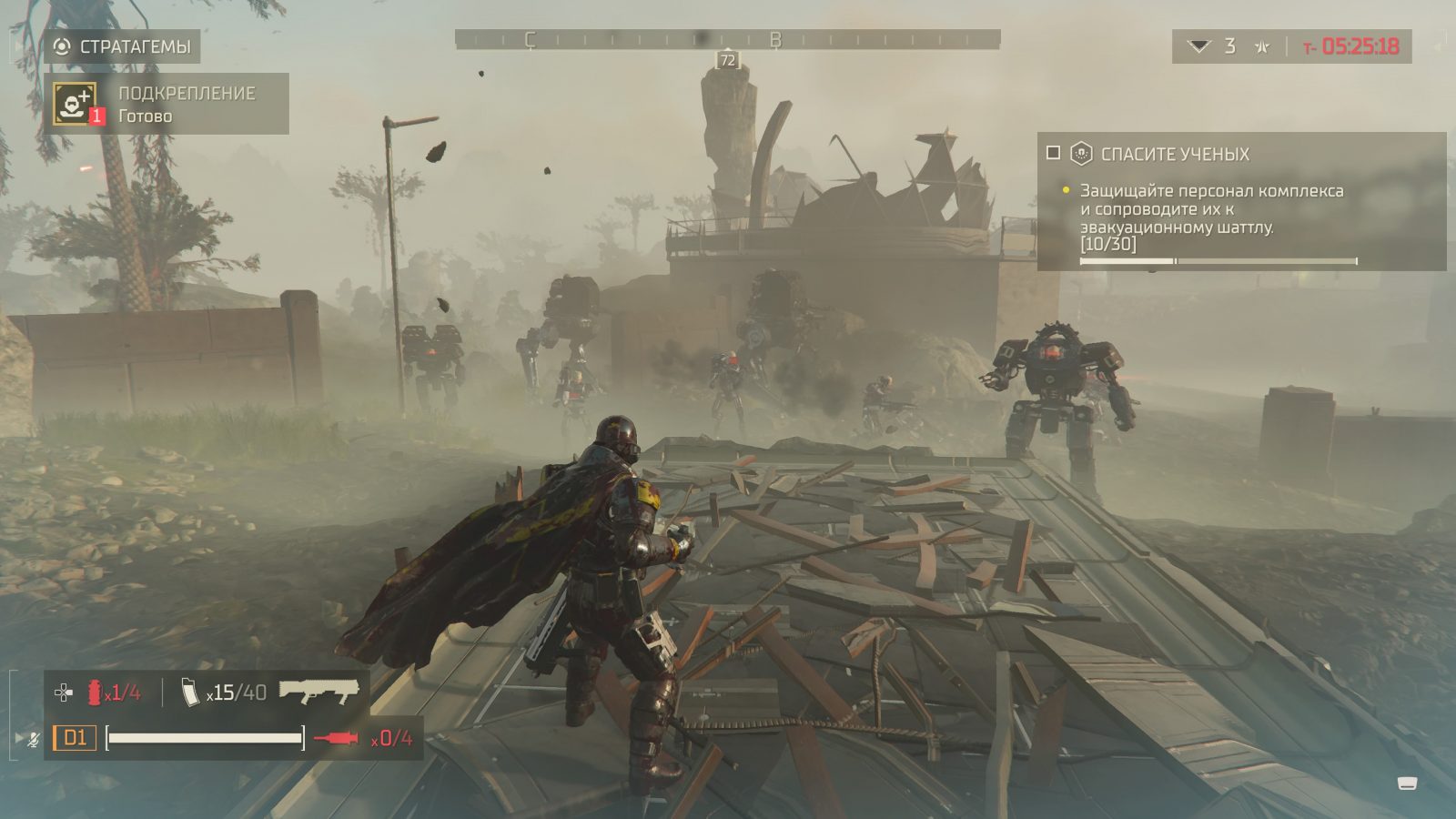Use the red stim syringe icon
The image size is (1456, 819).
click(x=336, y=738)
